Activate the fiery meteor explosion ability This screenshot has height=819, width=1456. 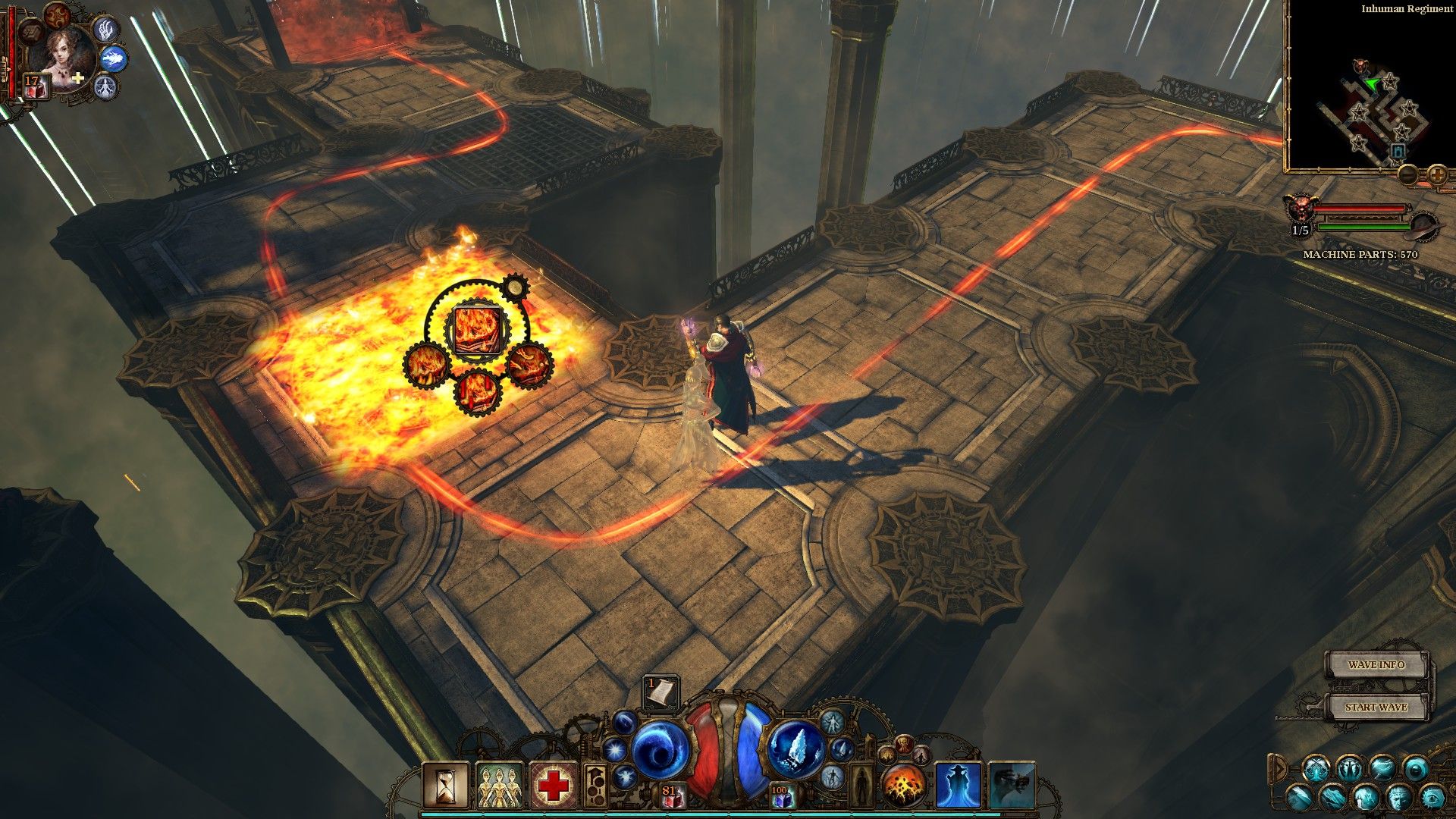(x=902, y=786)
